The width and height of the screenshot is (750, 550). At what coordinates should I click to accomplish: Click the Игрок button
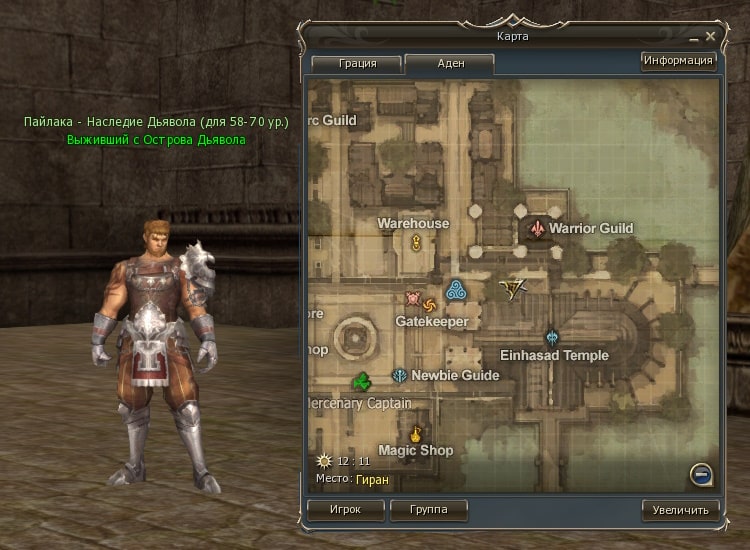(x=345, y=509)
